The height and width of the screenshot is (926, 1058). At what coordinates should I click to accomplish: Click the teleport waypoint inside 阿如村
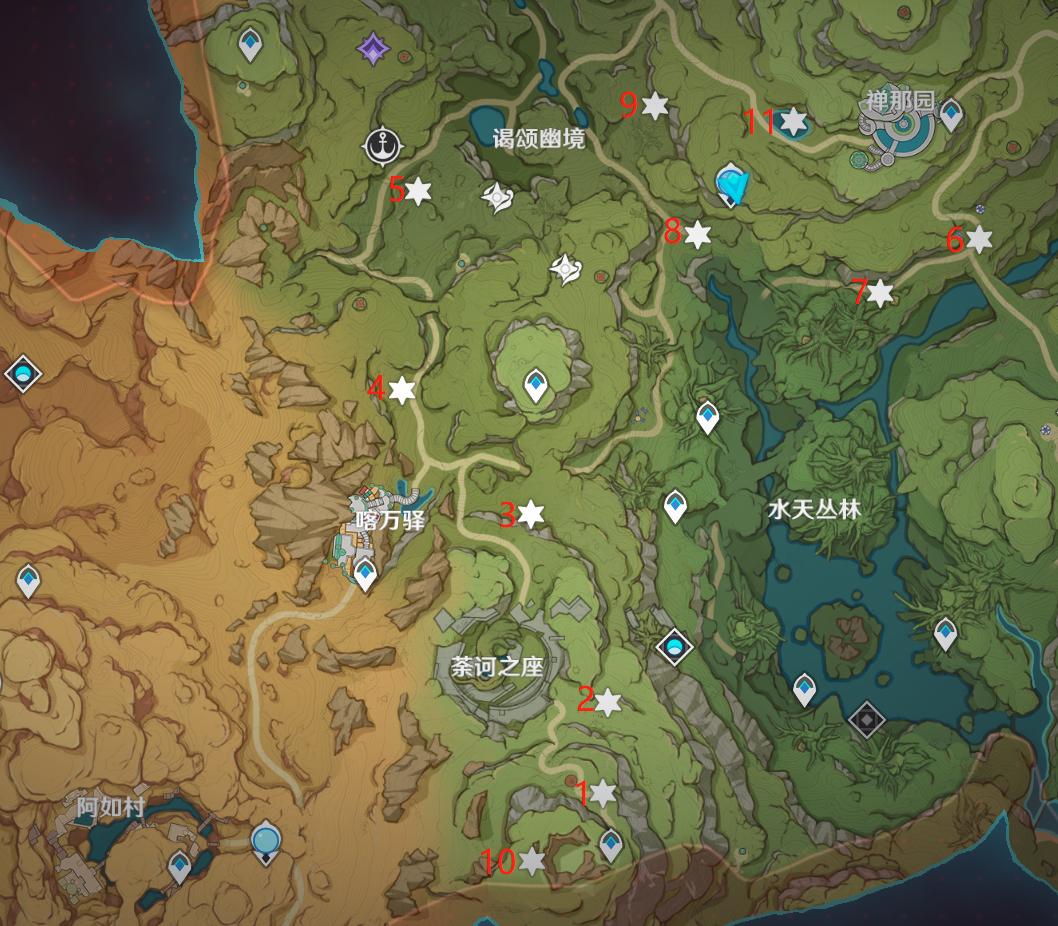click(x=180, y=864)
